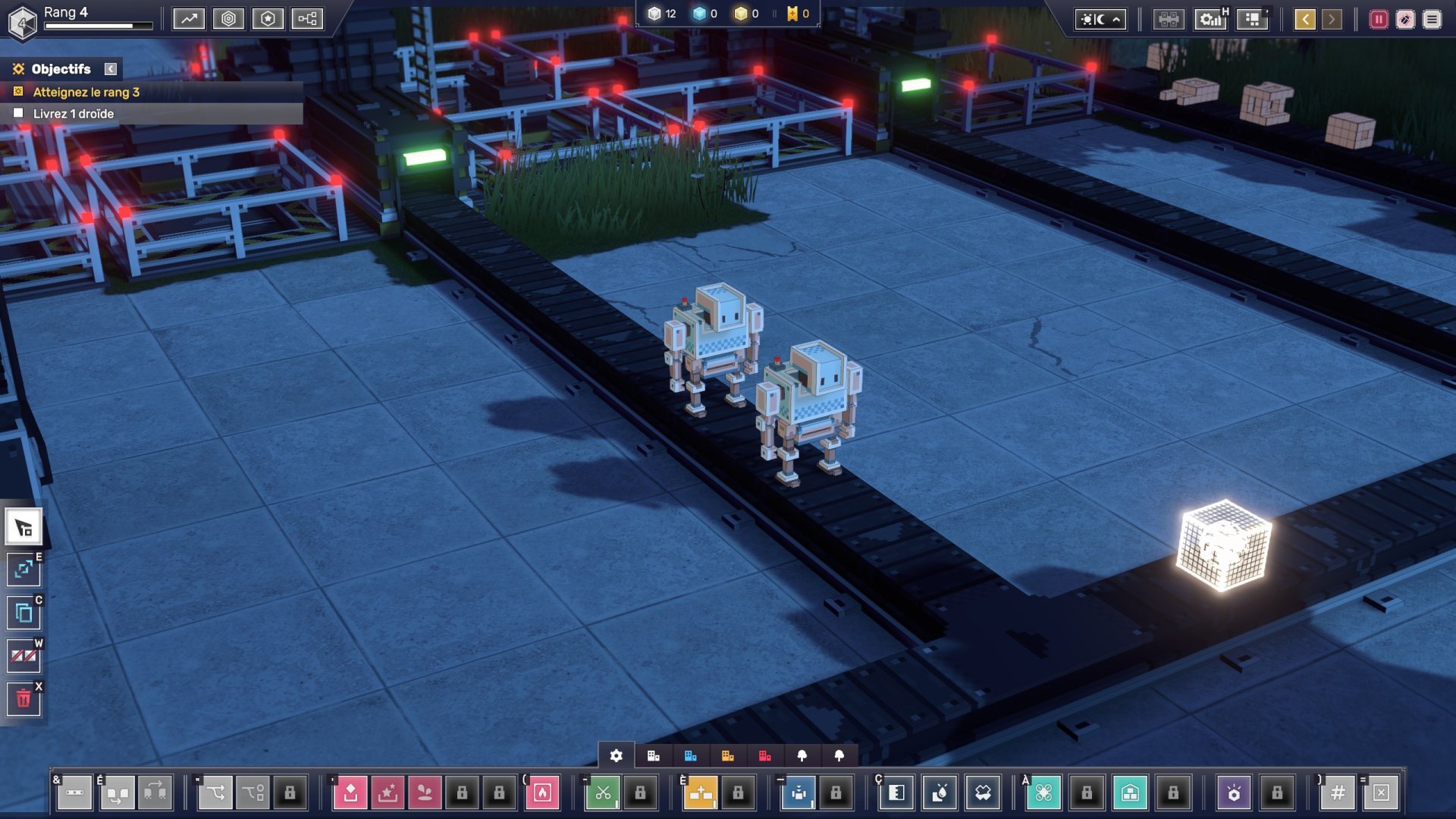Switch to the red buildings tab
This screenshot has width=1456, height=819.
[x=764, y=755]
